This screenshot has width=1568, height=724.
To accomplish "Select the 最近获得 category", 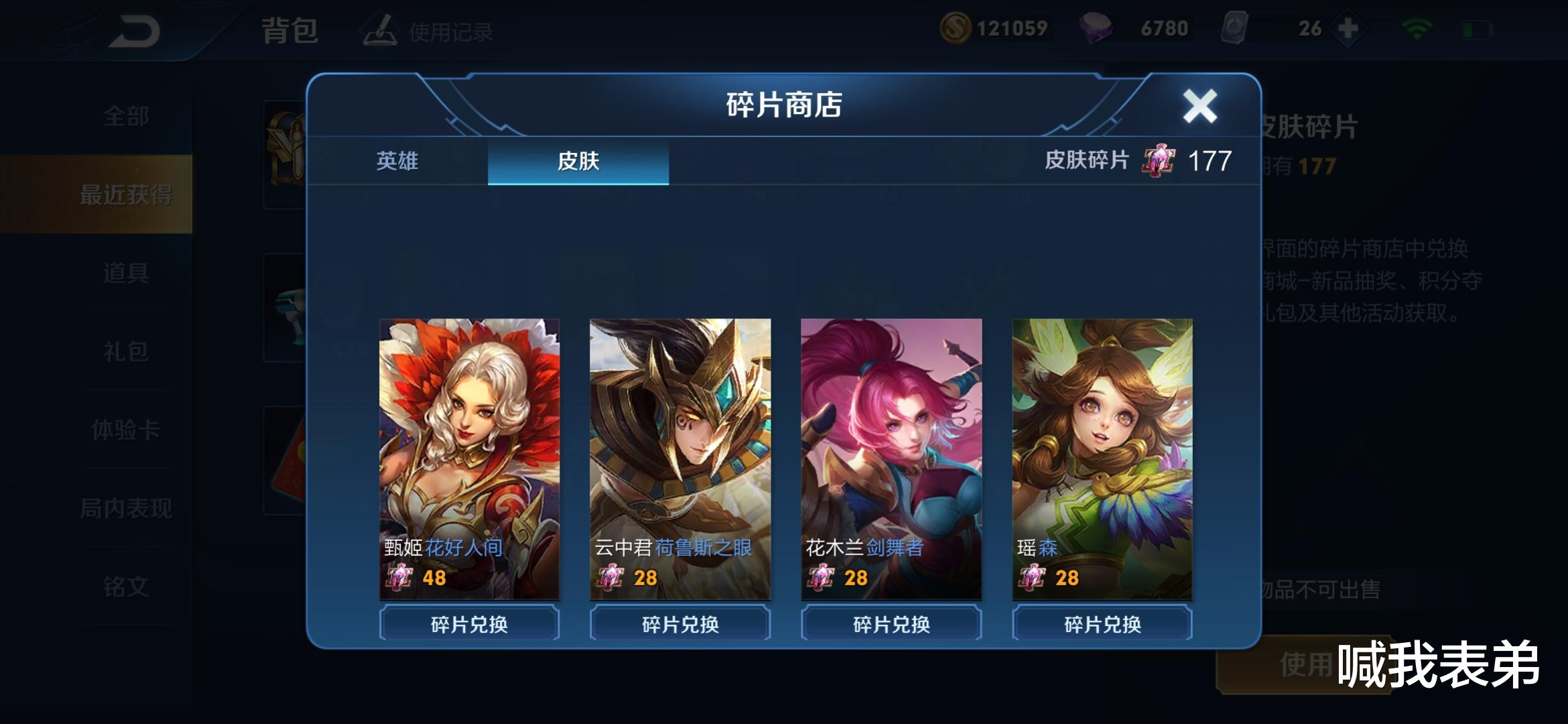I will [x=126, y=194].
